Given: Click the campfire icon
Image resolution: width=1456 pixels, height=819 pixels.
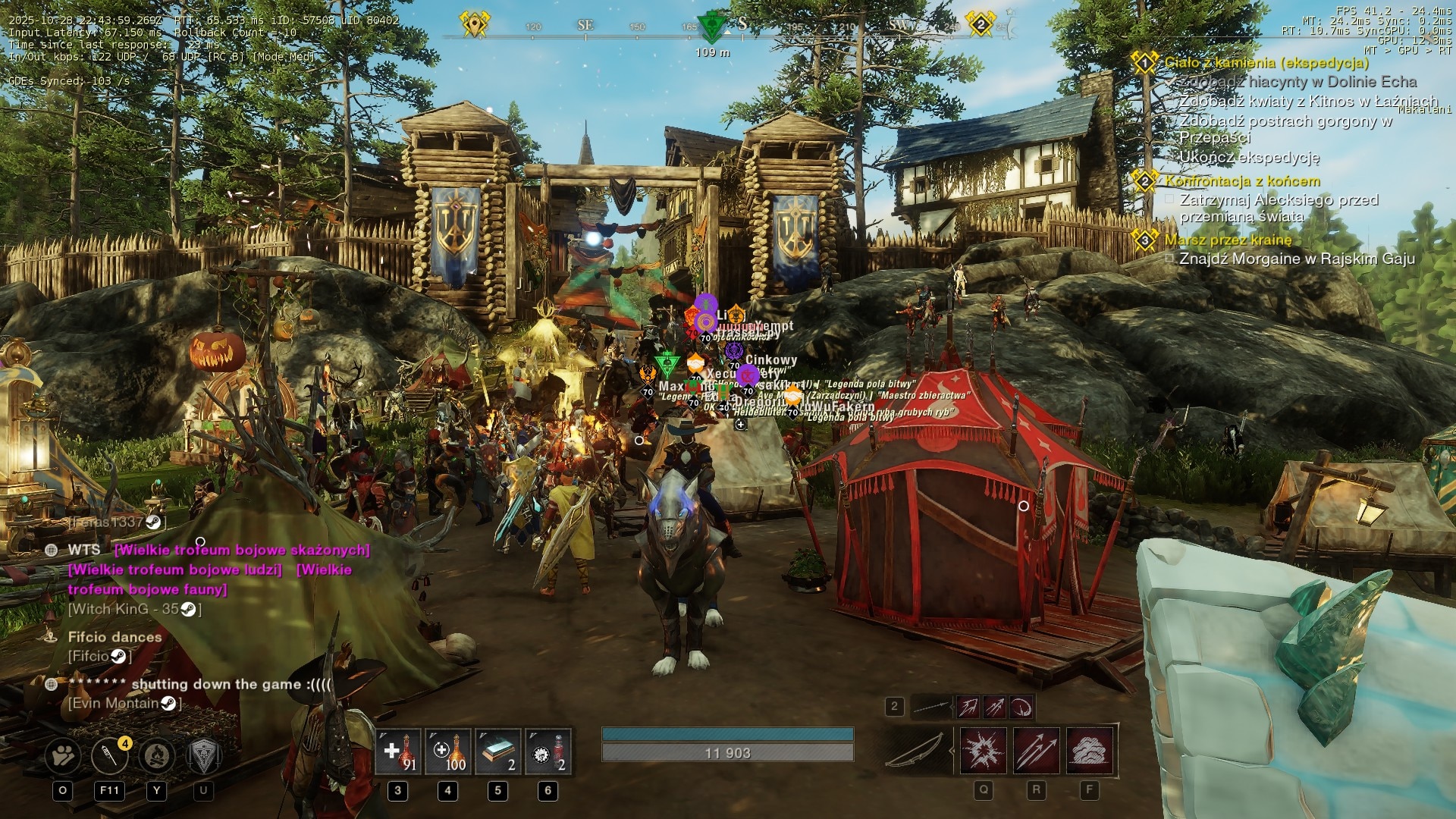Looking at the screenshot, I should tap(157, 755).
